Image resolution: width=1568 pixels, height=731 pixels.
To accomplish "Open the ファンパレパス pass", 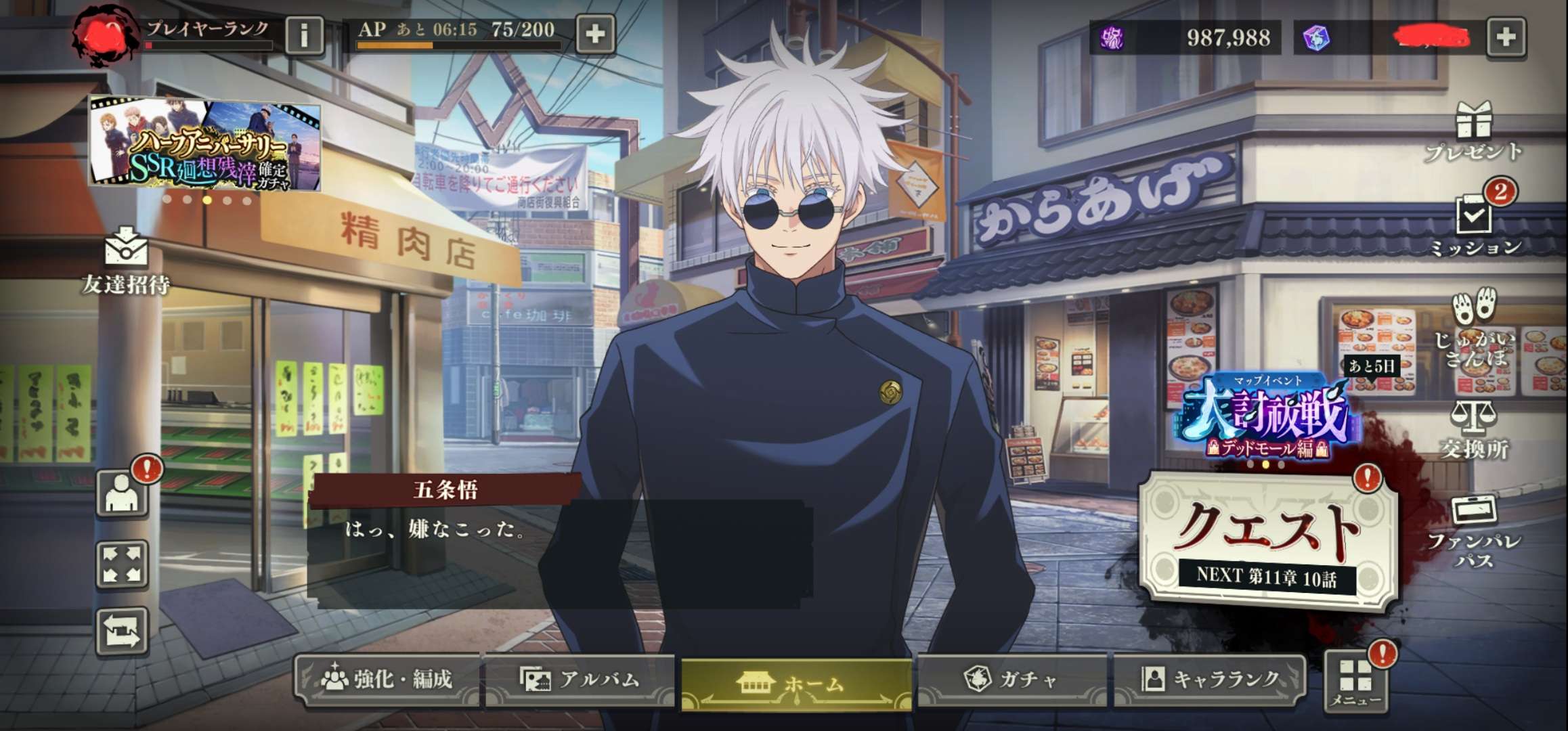I will pyautogui.click(x=1474, y=531).
